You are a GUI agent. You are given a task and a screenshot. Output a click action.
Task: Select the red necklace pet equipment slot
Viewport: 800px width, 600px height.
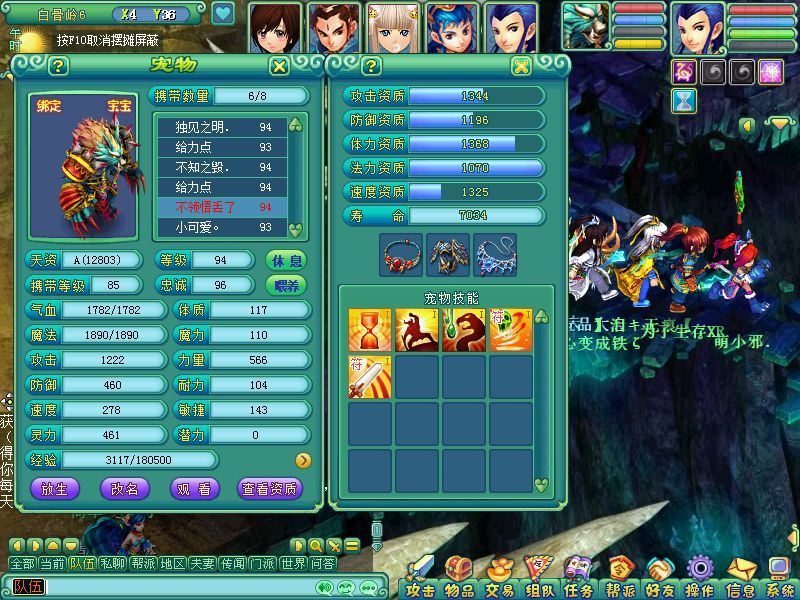pyautogui.click(x=401, y=255)
